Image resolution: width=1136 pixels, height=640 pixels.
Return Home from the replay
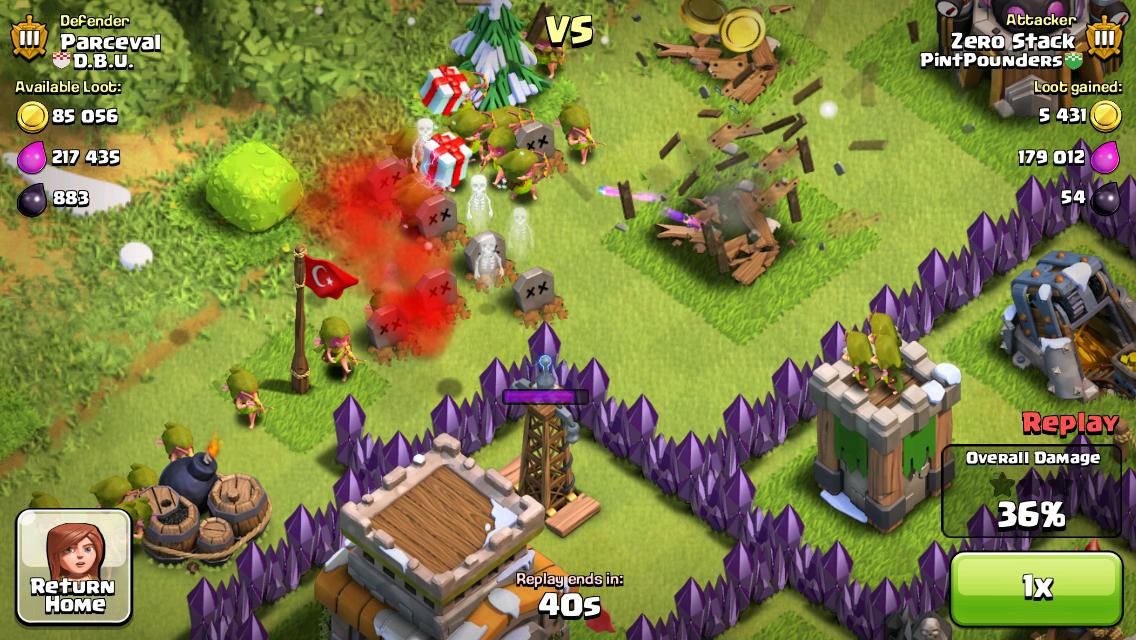coord(74,566)
